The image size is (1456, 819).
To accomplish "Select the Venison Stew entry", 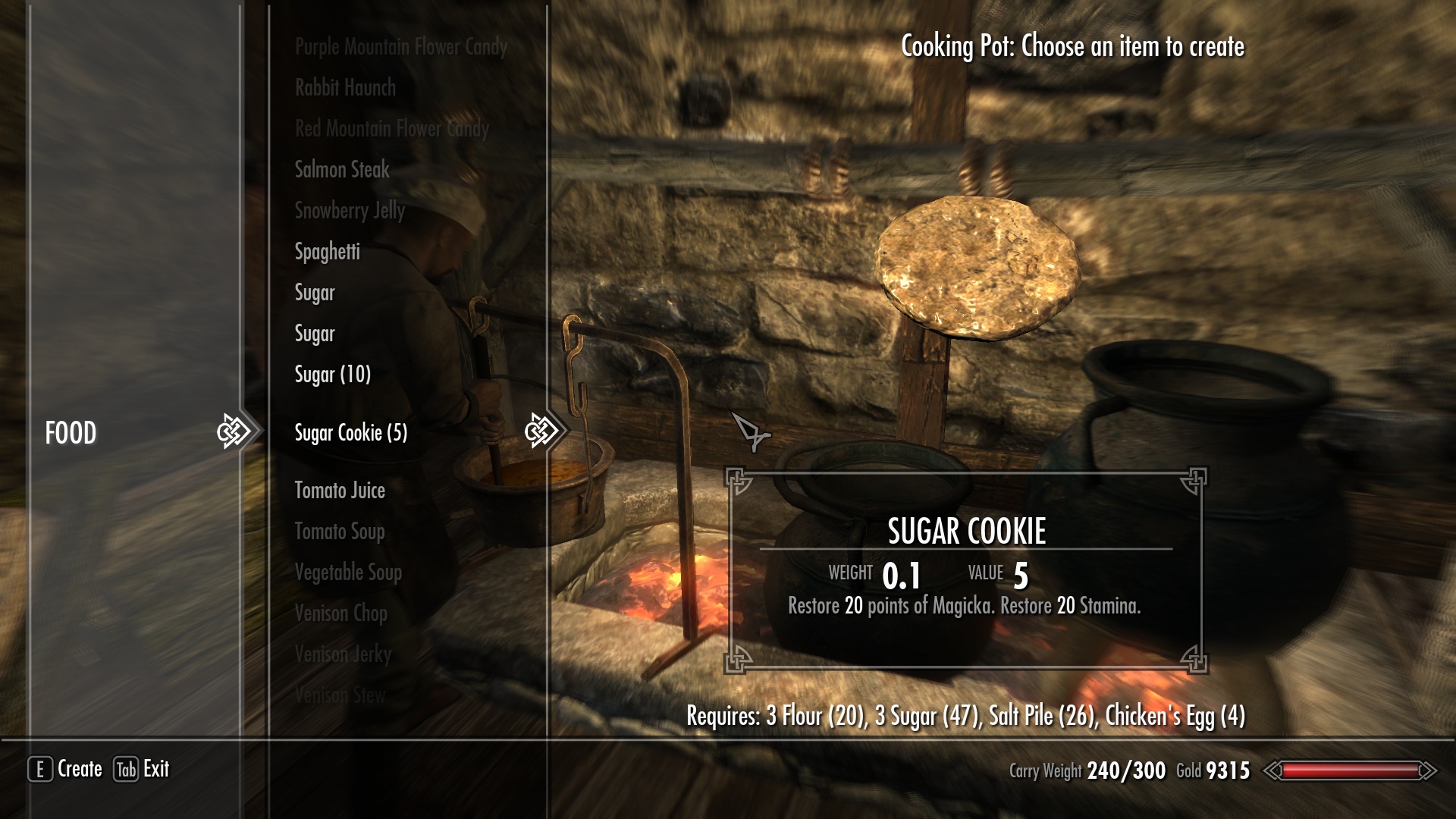I will 340,695.
